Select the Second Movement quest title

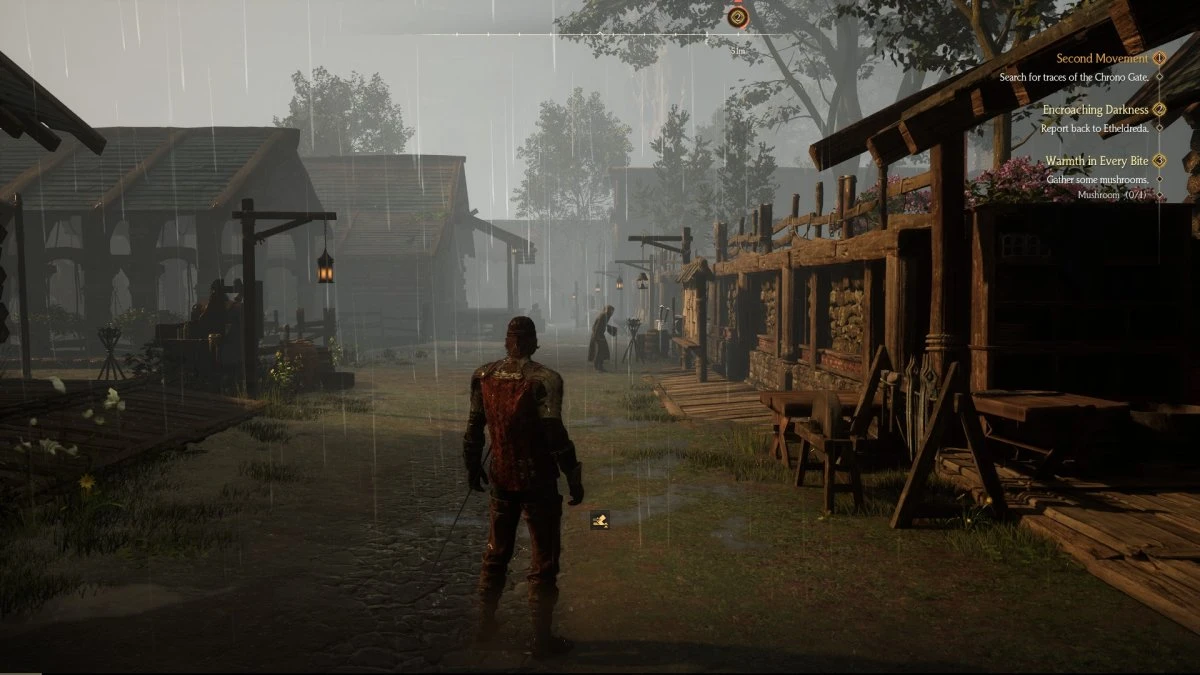(1102, 59)
